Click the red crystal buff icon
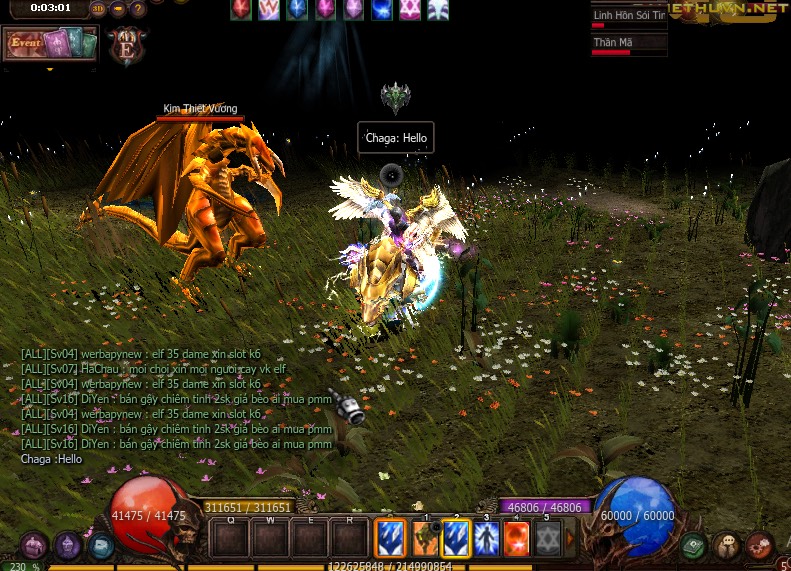The height and width of the screenshot is (571, 791). 242,10
